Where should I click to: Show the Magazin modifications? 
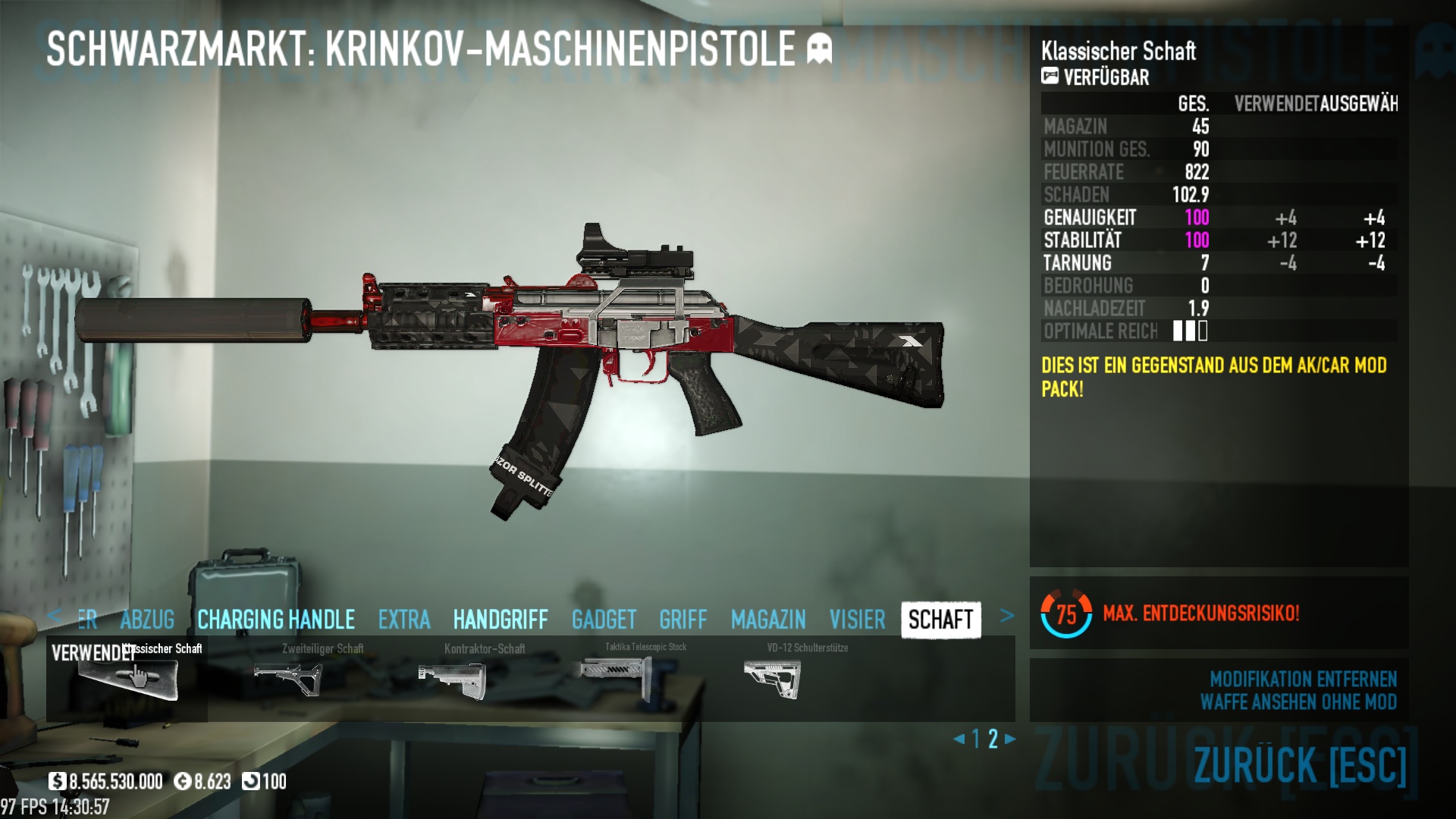768,620
